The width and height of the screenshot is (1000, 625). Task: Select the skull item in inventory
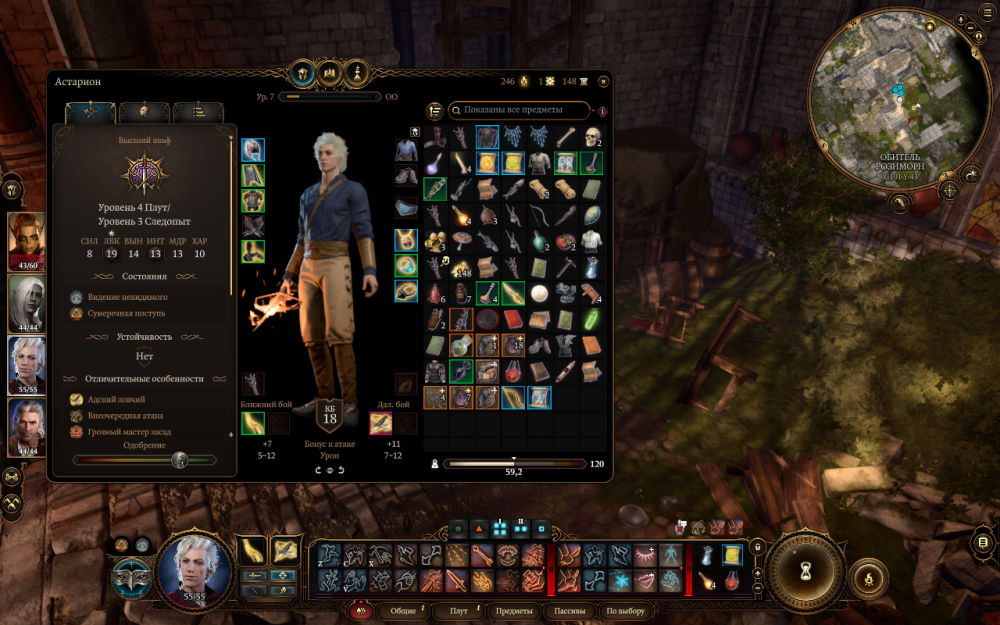(x=592, y=136)
